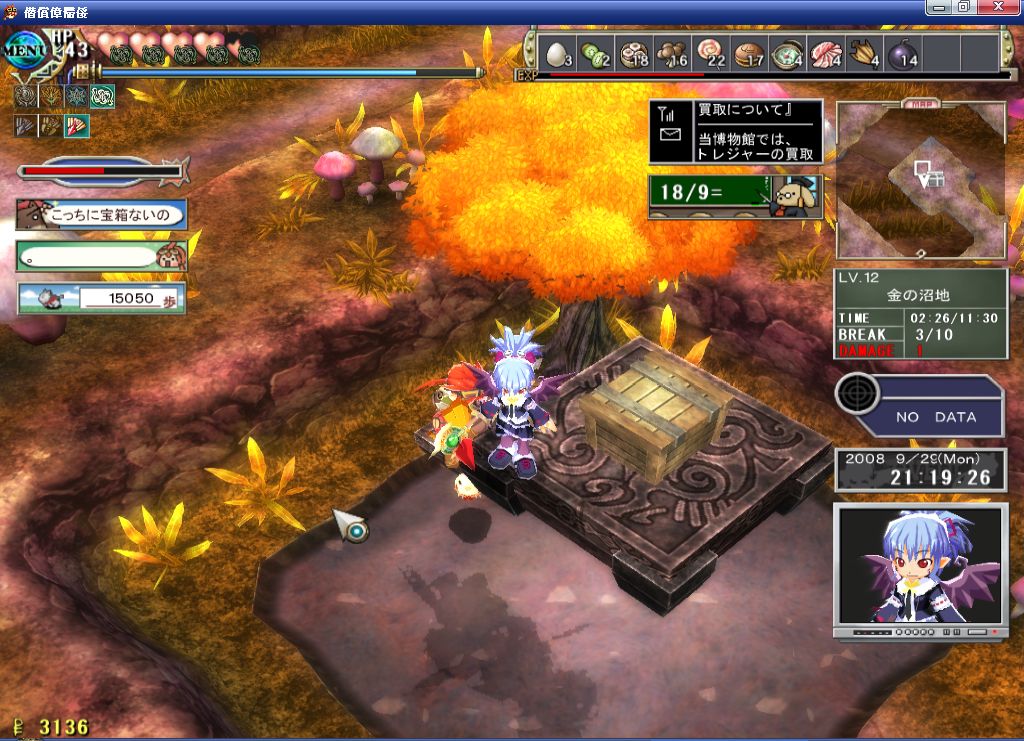Select the hamburger bun item slot
Screen dimensions: 1024x741
pos(747,52)
